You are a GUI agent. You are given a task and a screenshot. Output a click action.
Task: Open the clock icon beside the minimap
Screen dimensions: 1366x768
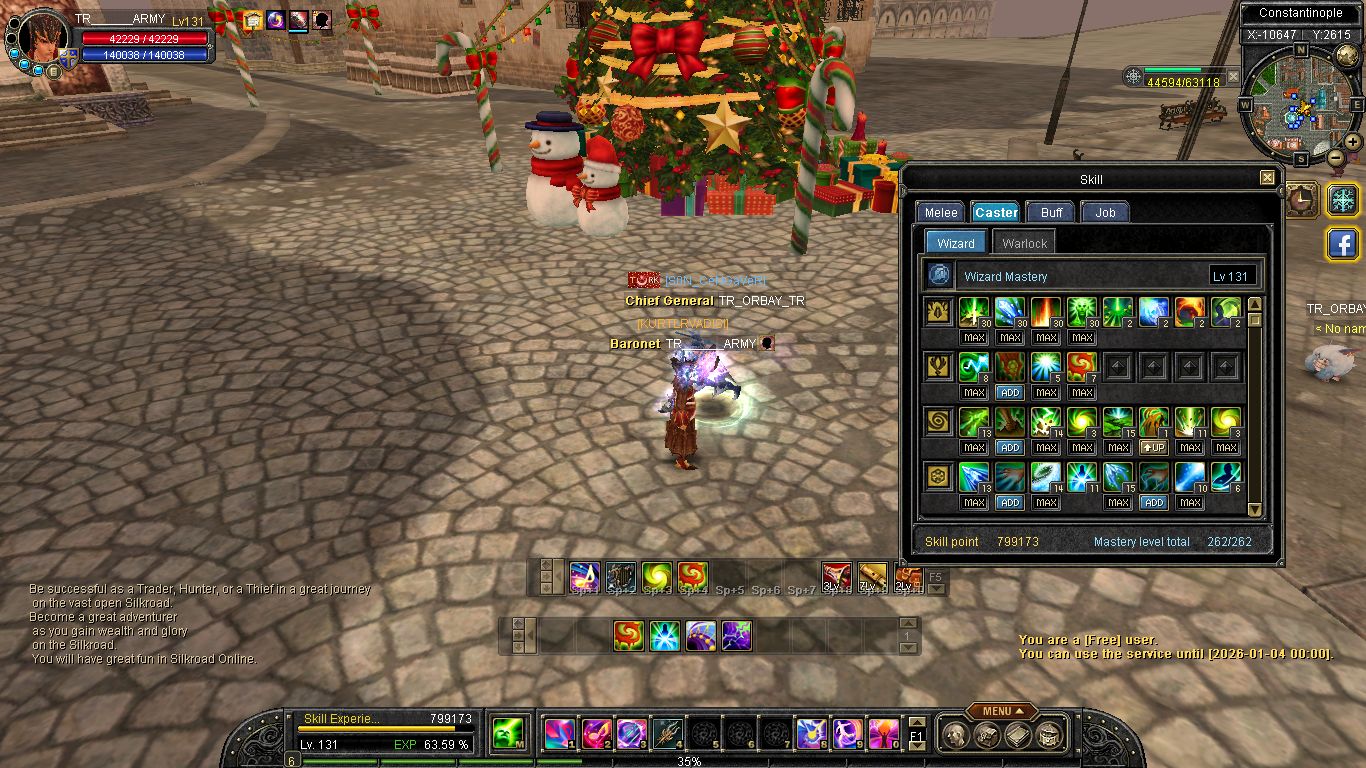[x=1301, y=199]
